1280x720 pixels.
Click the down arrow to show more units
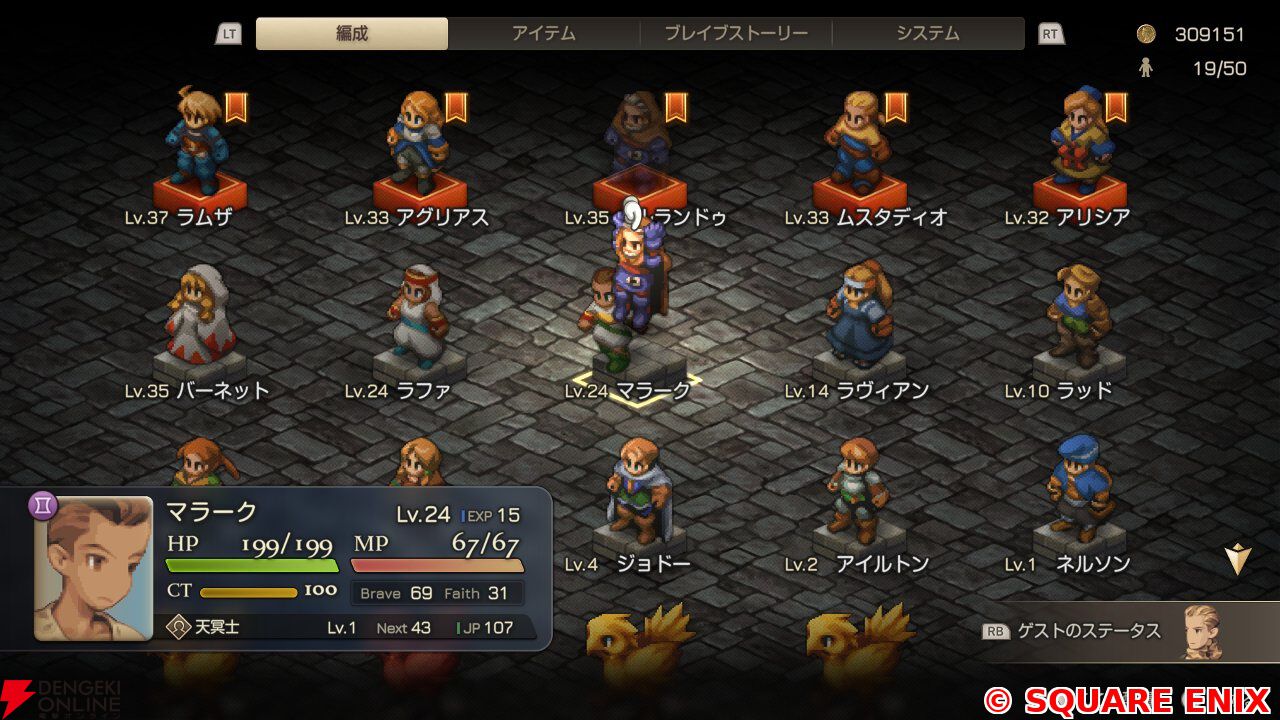1238,559
